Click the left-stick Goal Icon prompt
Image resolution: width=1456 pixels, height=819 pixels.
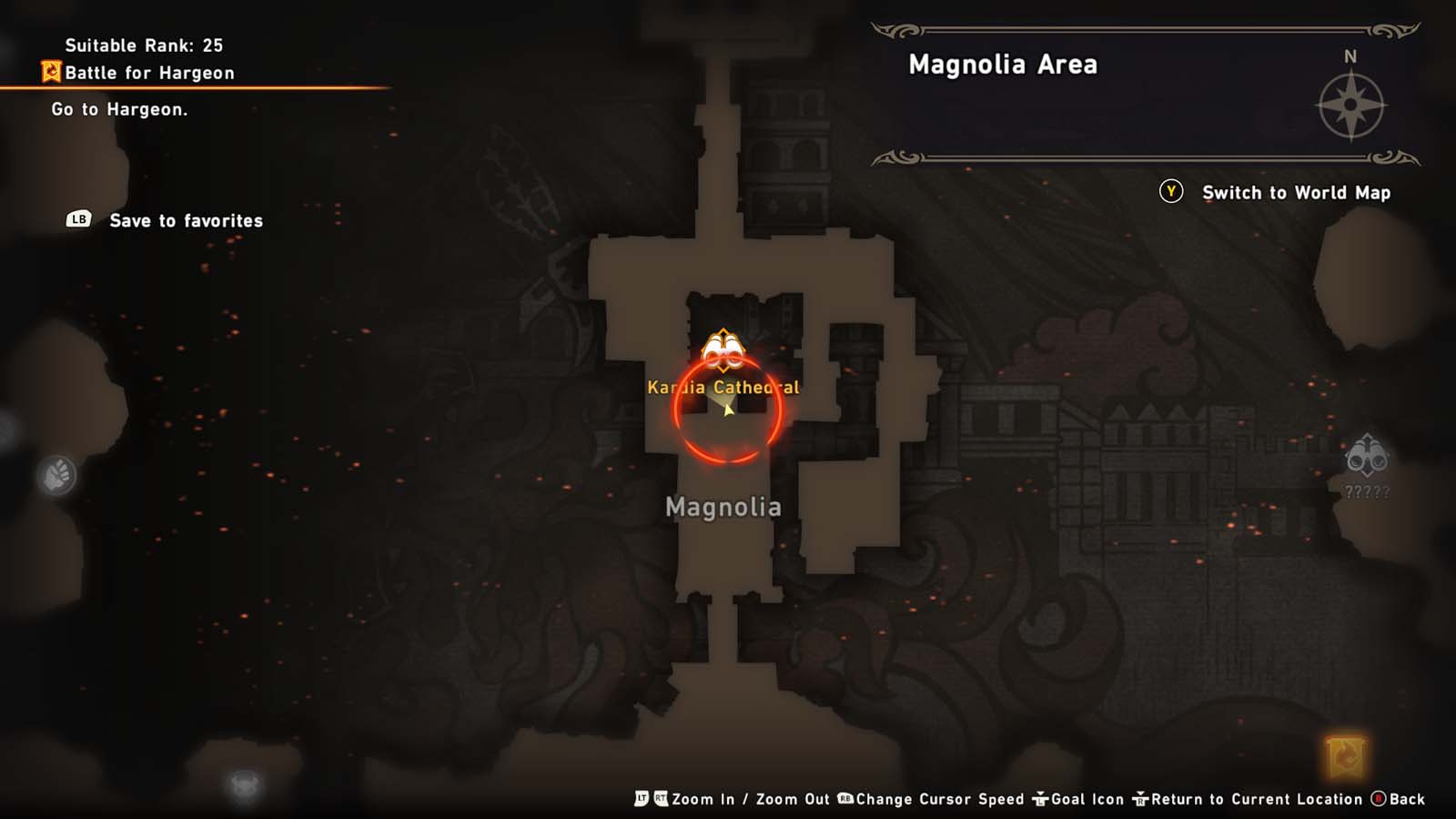click(1039, 799)
